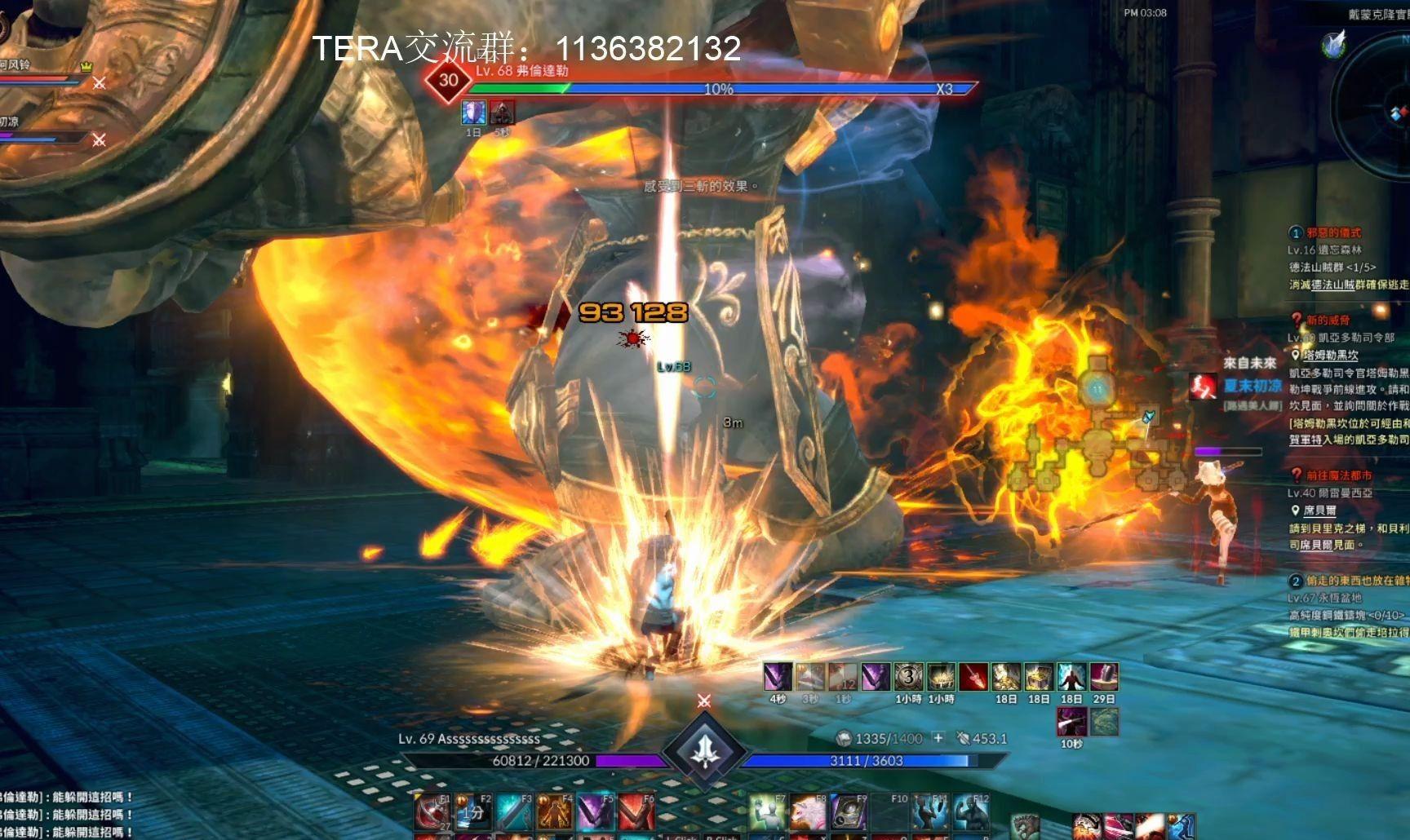Select the 邪惡的儀式 quest entry
Viewport: 1410px width, 840px height.
point(1333,233)
